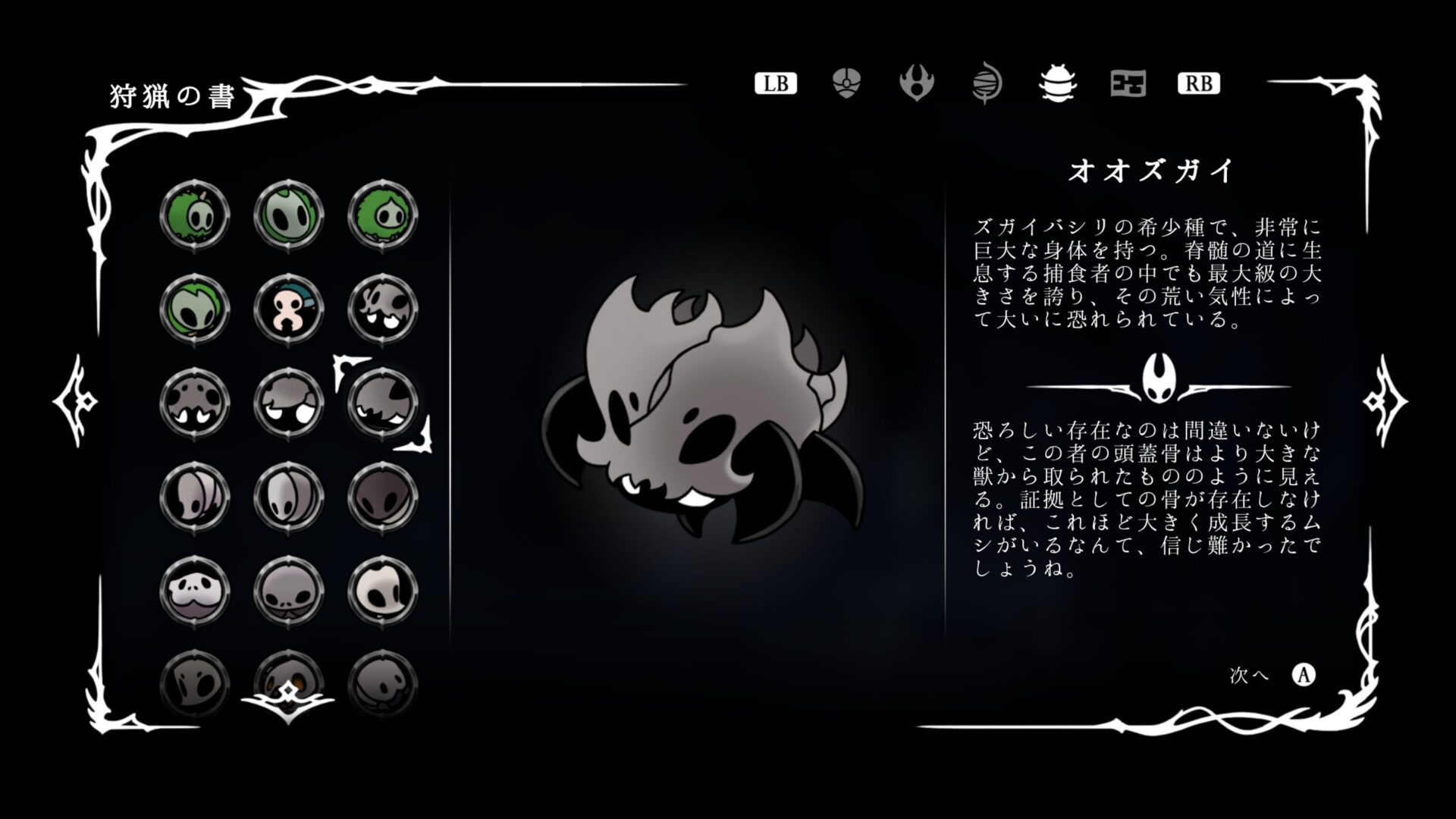Open the shield-shaped mask icon at the top
The image size is (1456, 819).
point(846,84)
